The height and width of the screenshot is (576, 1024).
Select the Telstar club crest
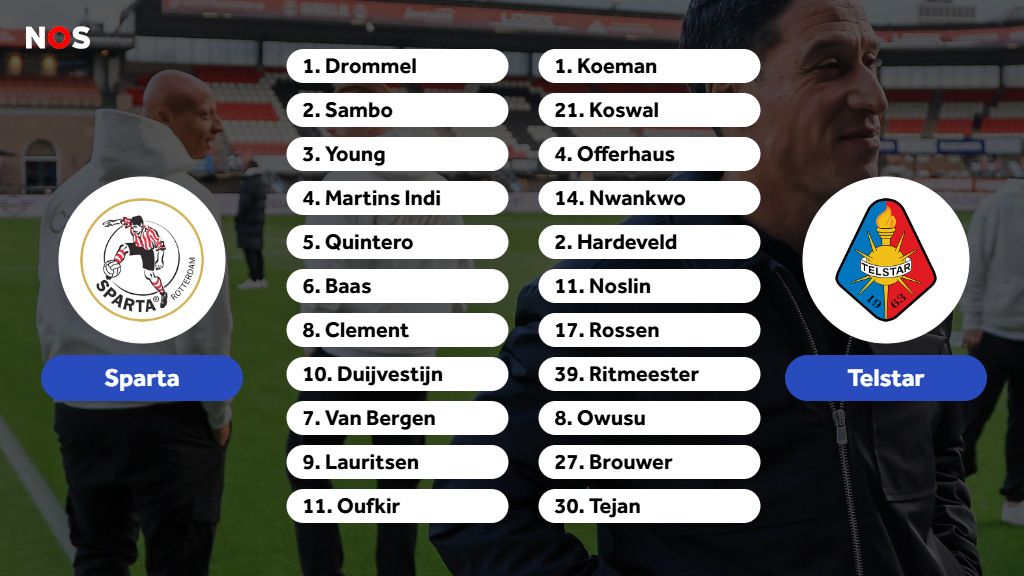pos(885,260)
